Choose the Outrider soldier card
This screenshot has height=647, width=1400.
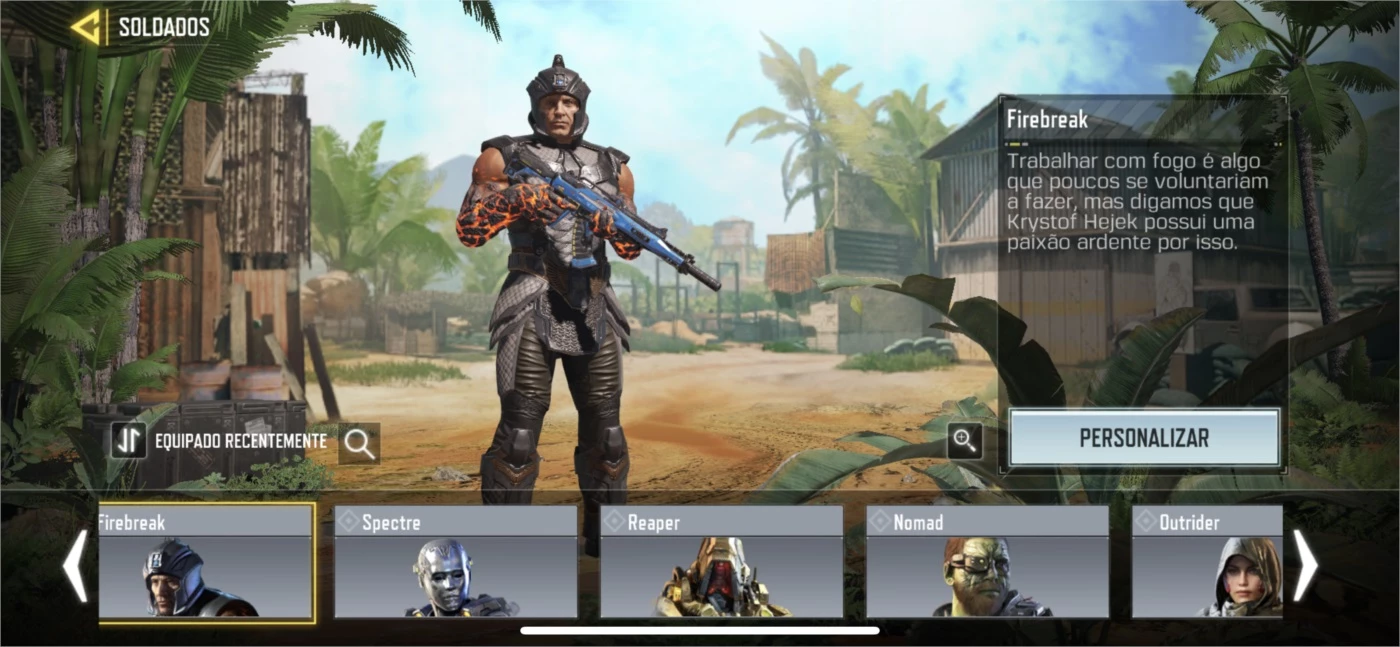(x=1207, y=563)
